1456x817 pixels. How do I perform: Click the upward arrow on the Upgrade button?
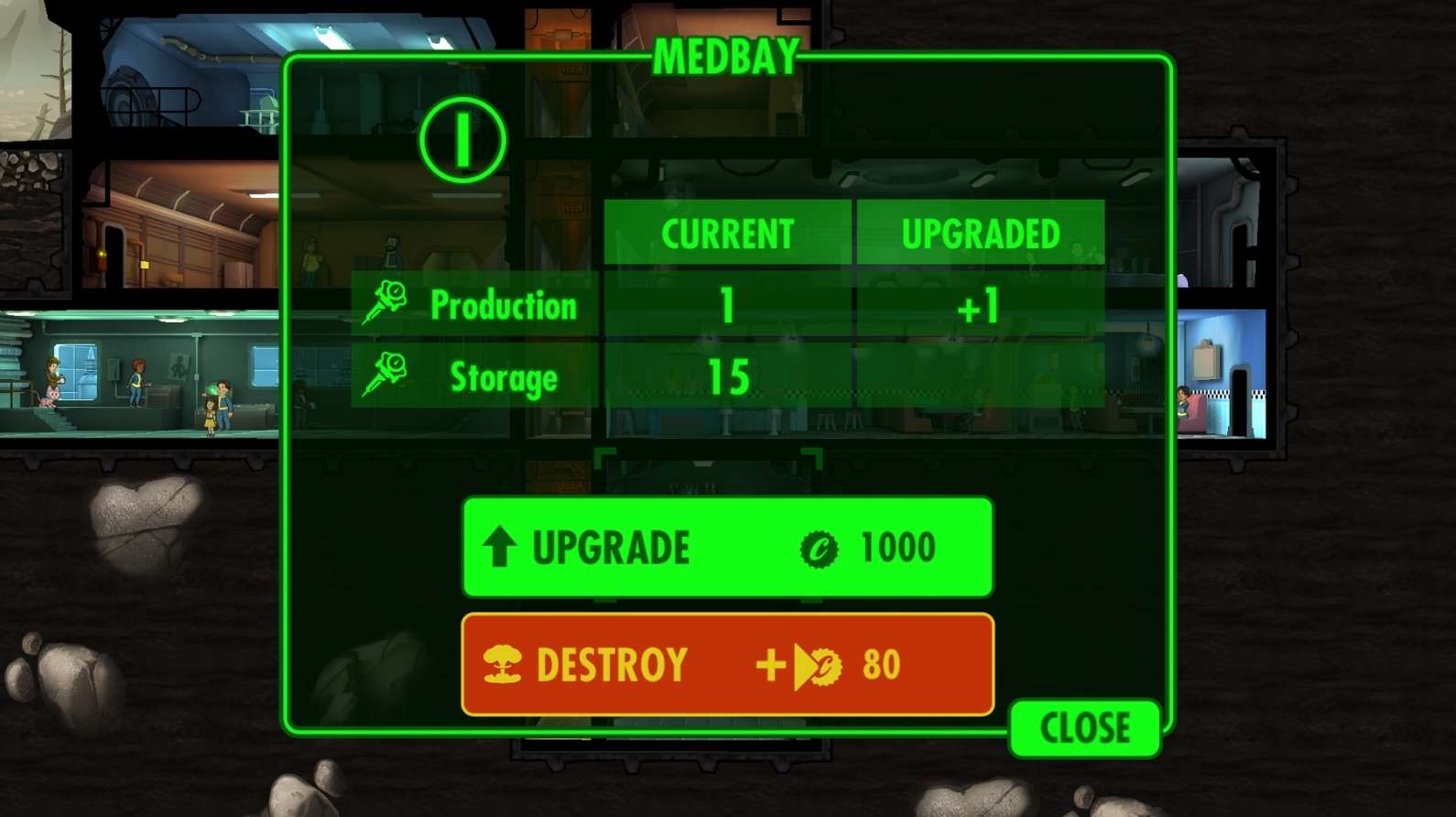pos(499,547)
